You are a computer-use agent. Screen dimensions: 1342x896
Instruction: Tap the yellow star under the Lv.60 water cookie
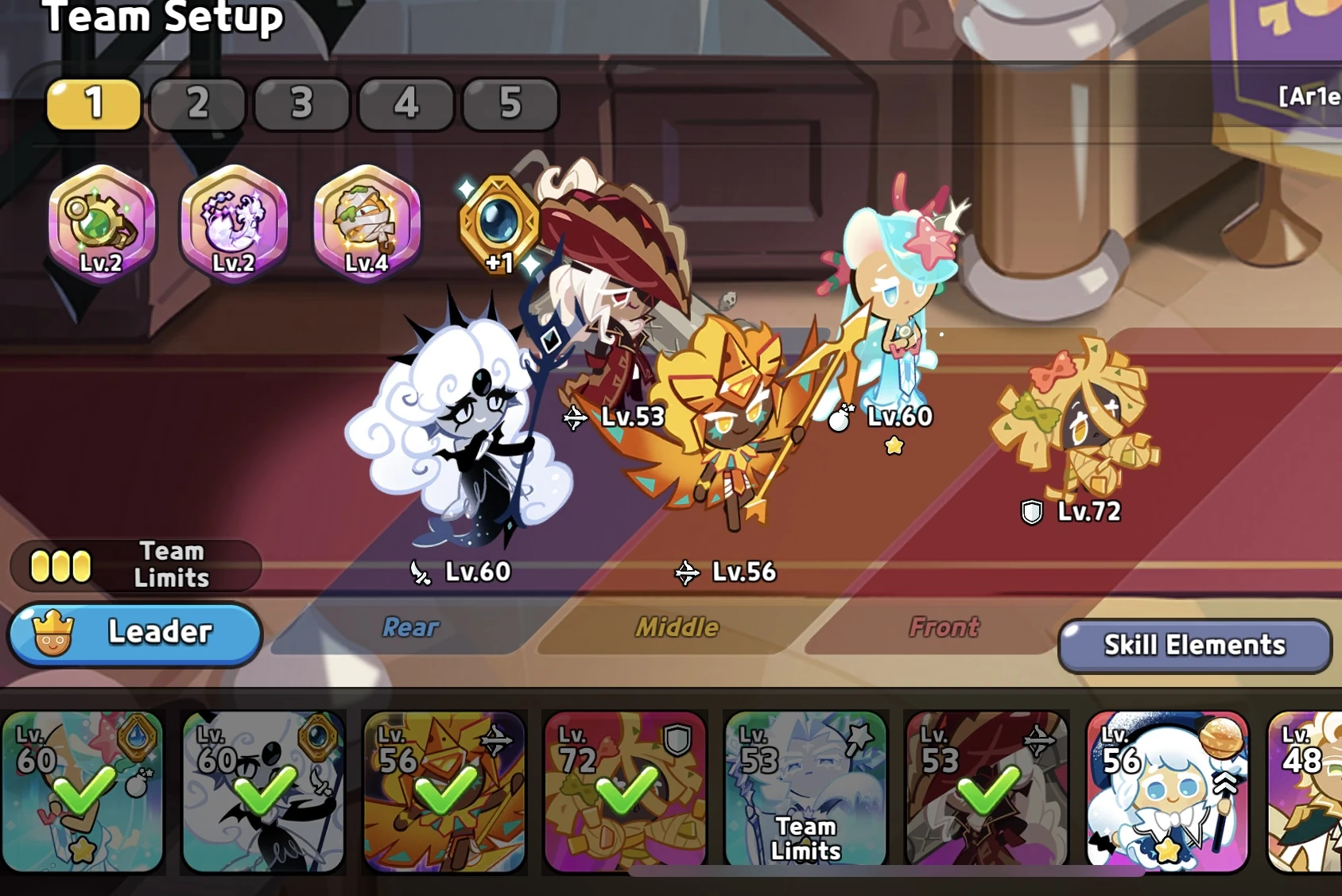[894, 446]
